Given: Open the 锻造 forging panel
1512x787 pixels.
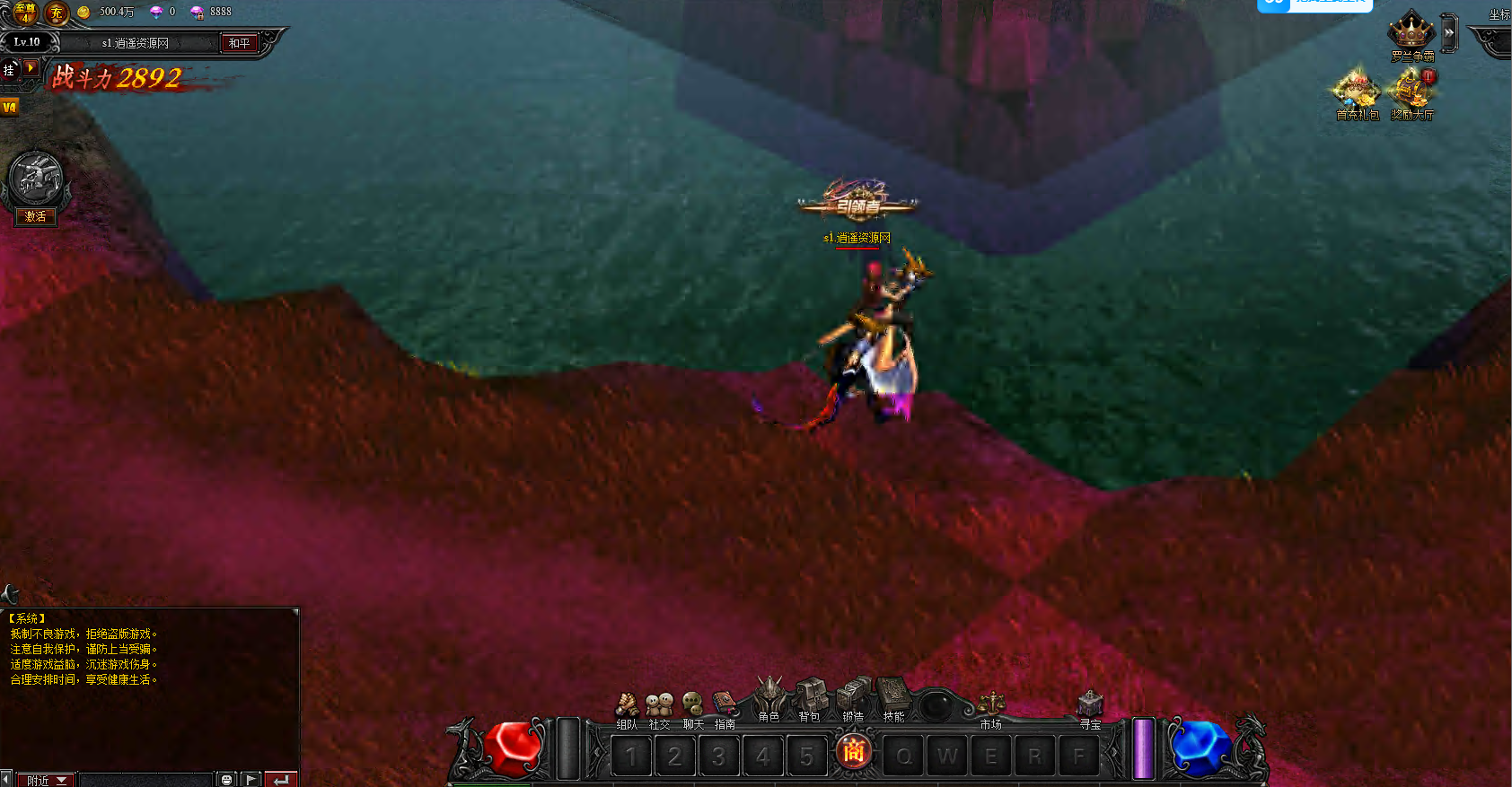Looking at the screenshot, I should tap(853, 696).
